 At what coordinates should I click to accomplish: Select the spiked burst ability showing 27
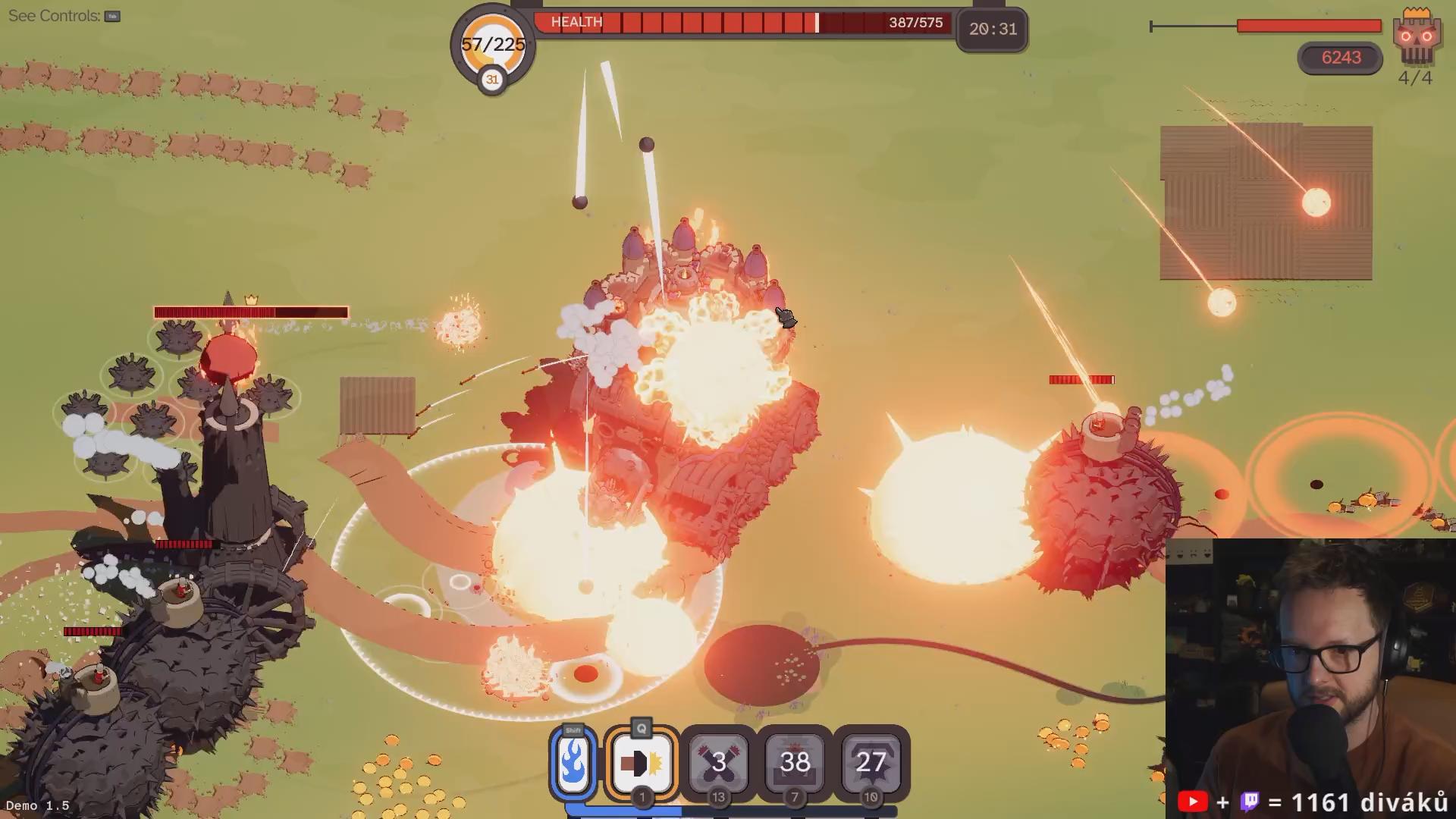871,763
